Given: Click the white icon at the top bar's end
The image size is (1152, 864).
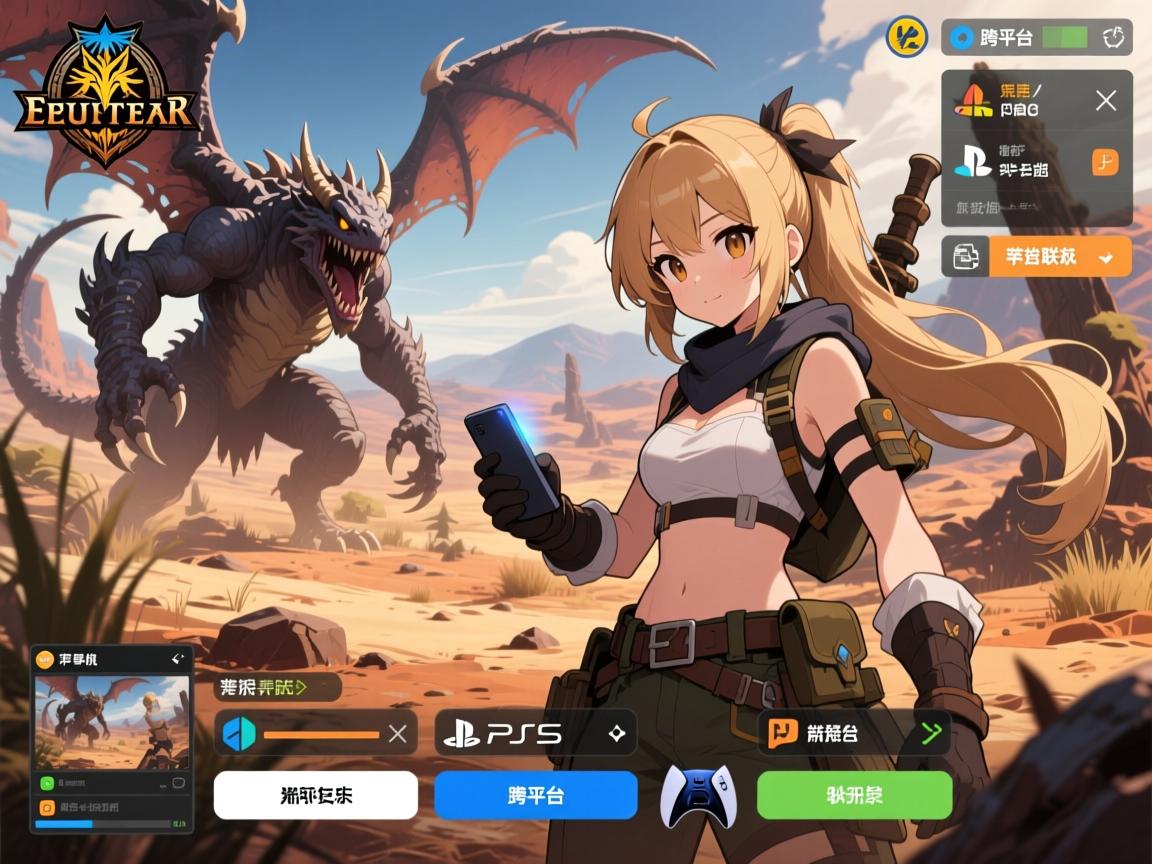Looking at the screenshot, I should [x=1114, y=38].
